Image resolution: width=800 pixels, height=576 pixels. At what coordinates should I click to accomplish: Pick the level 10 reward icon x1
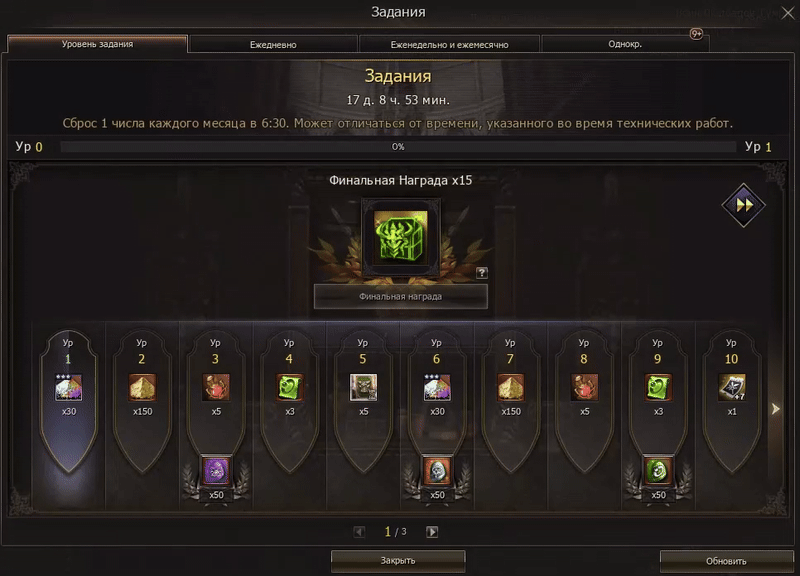(x=731, y=387)
